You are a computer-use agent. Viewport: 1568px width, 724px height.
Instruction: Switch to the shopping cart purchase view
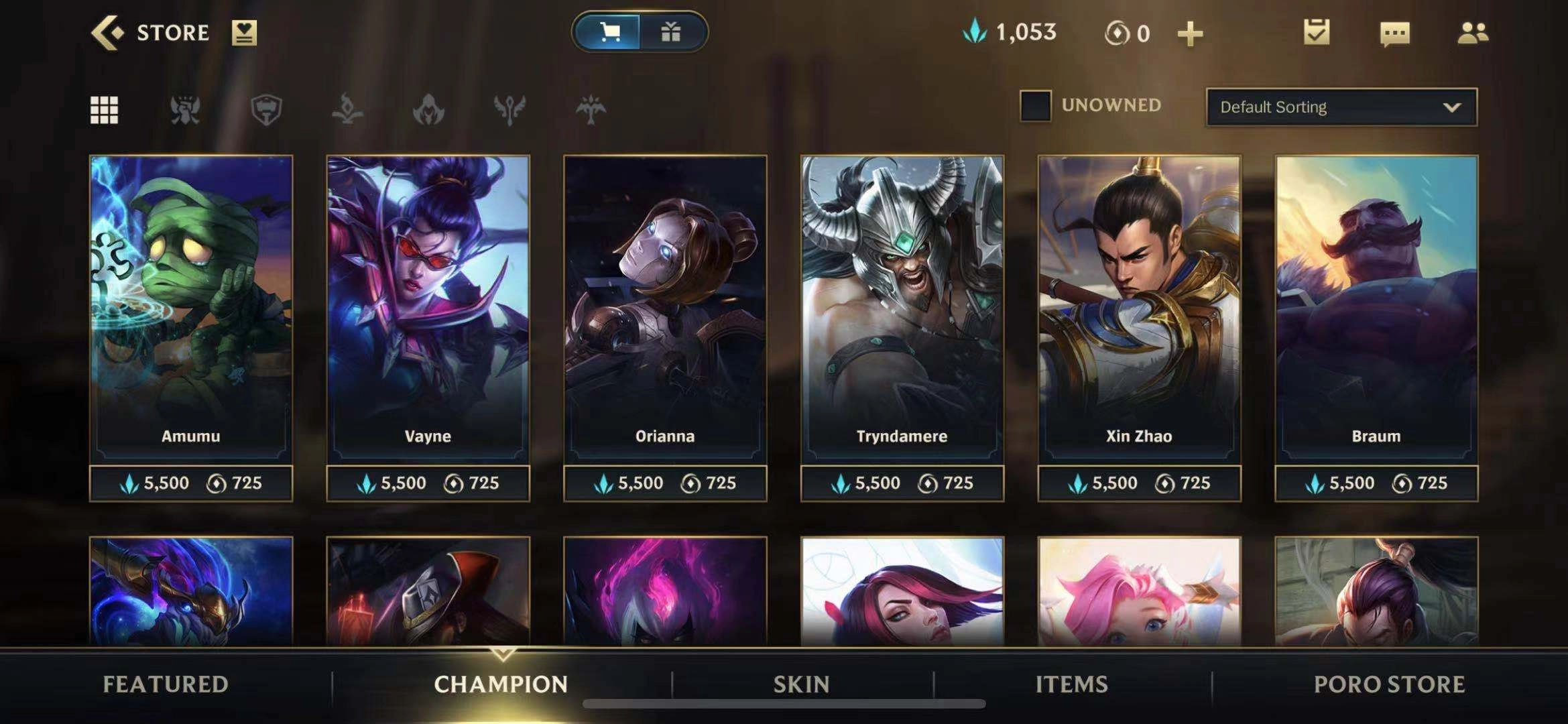(x=609, y=32)
